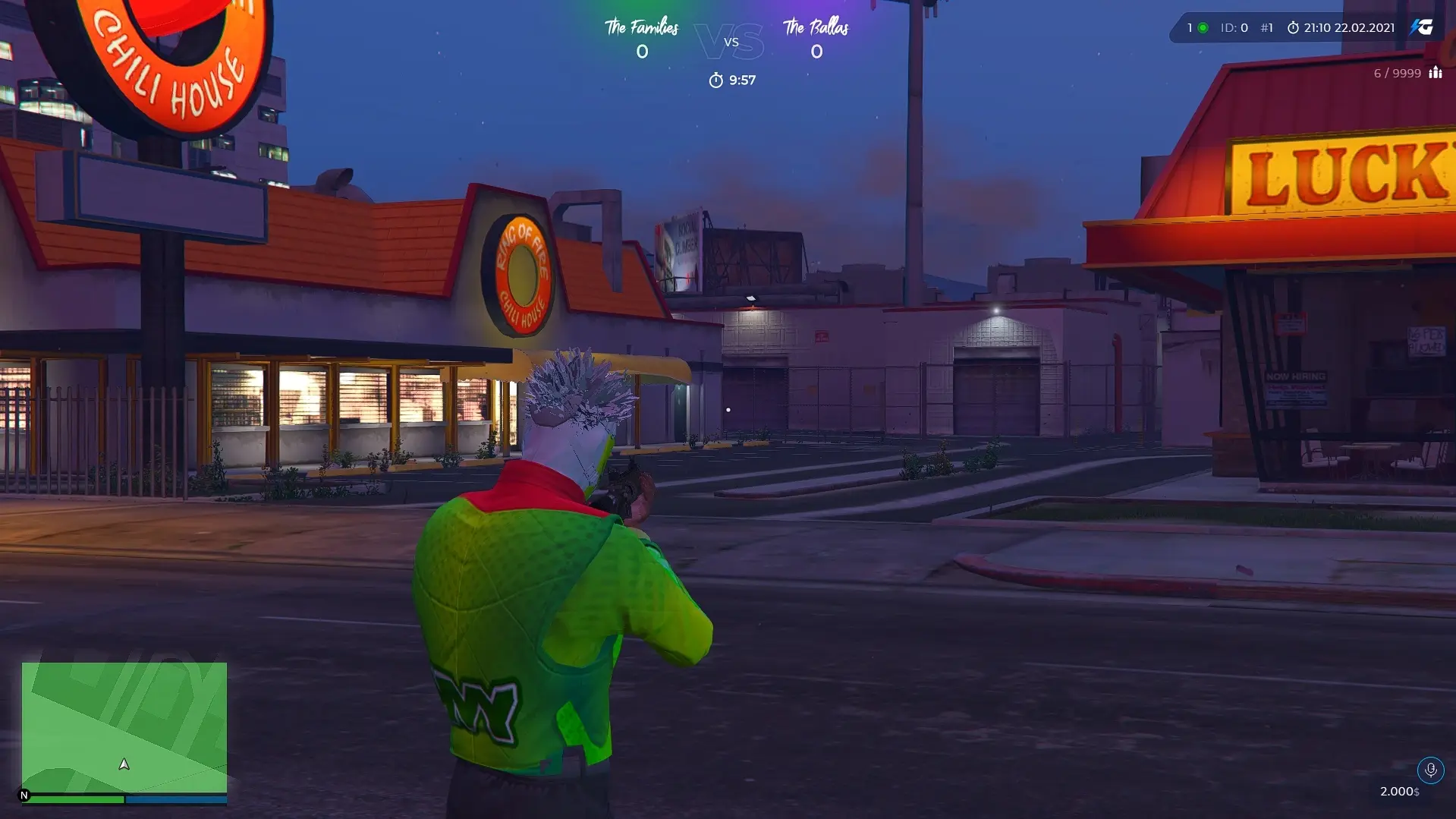Toggle the microphone voice chat indicator
The height and width of the screenshot is (819, 1456).
click(x=1431, y=770)
